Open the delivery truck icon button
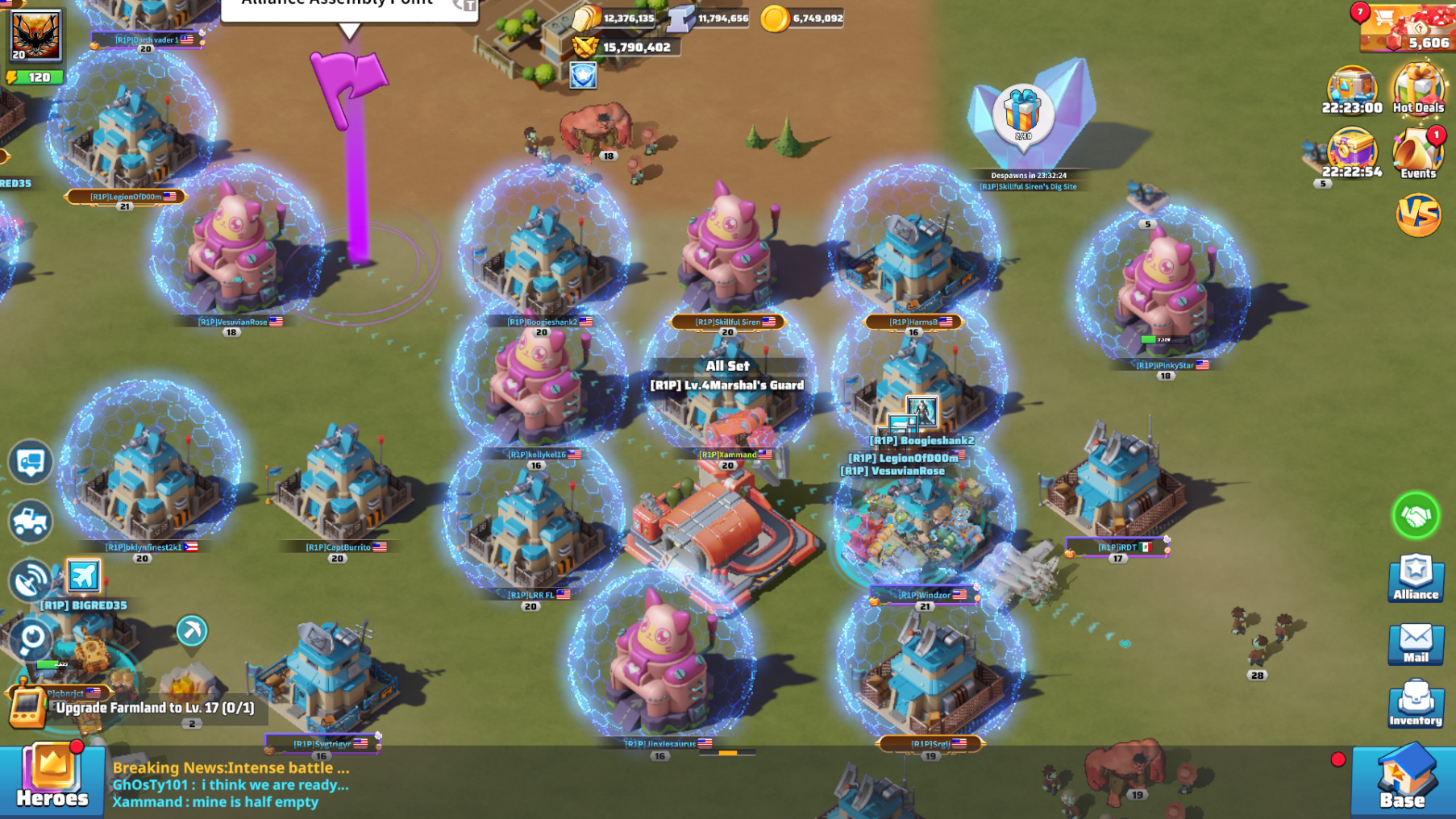Viewport: 1456px width, 819px height. 31,462
